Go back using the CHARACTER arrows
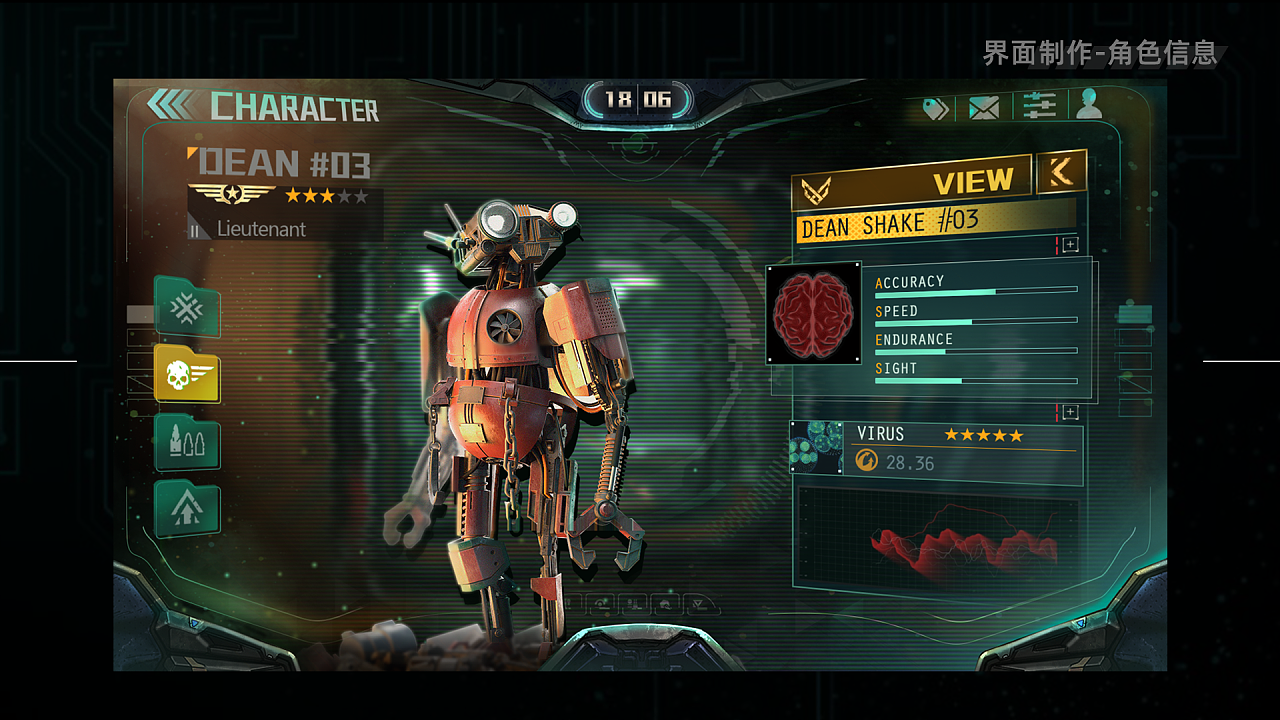The width and height of the screenshot is (1280, 720). pos(172,104)
